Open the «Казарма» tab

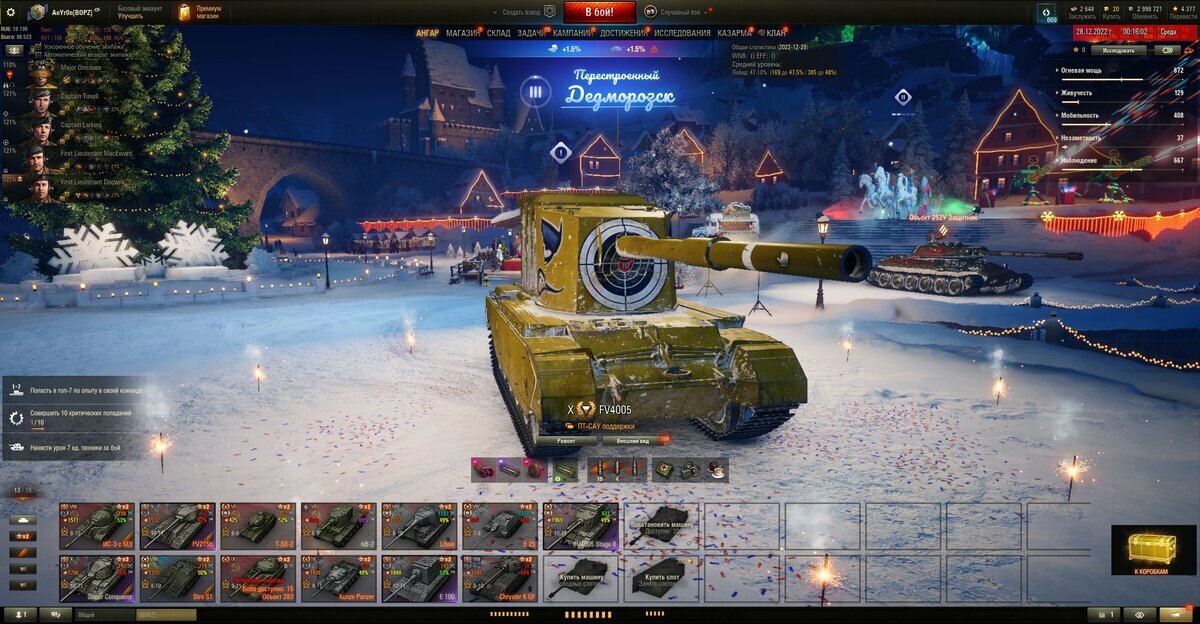click(x=735, y=33)
